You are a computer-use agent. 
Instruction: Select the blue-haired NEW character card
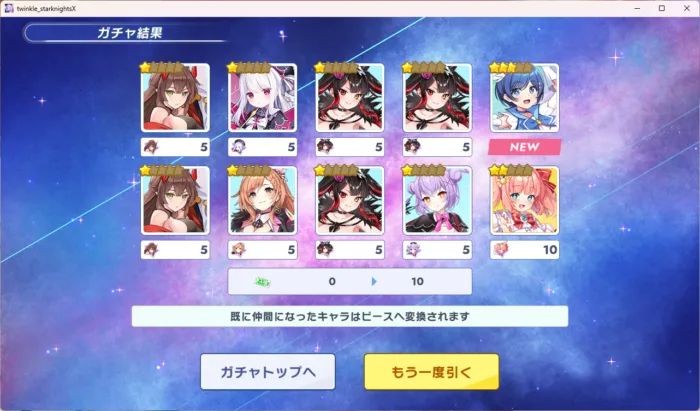pyautogui.click(x=525, y=97)
